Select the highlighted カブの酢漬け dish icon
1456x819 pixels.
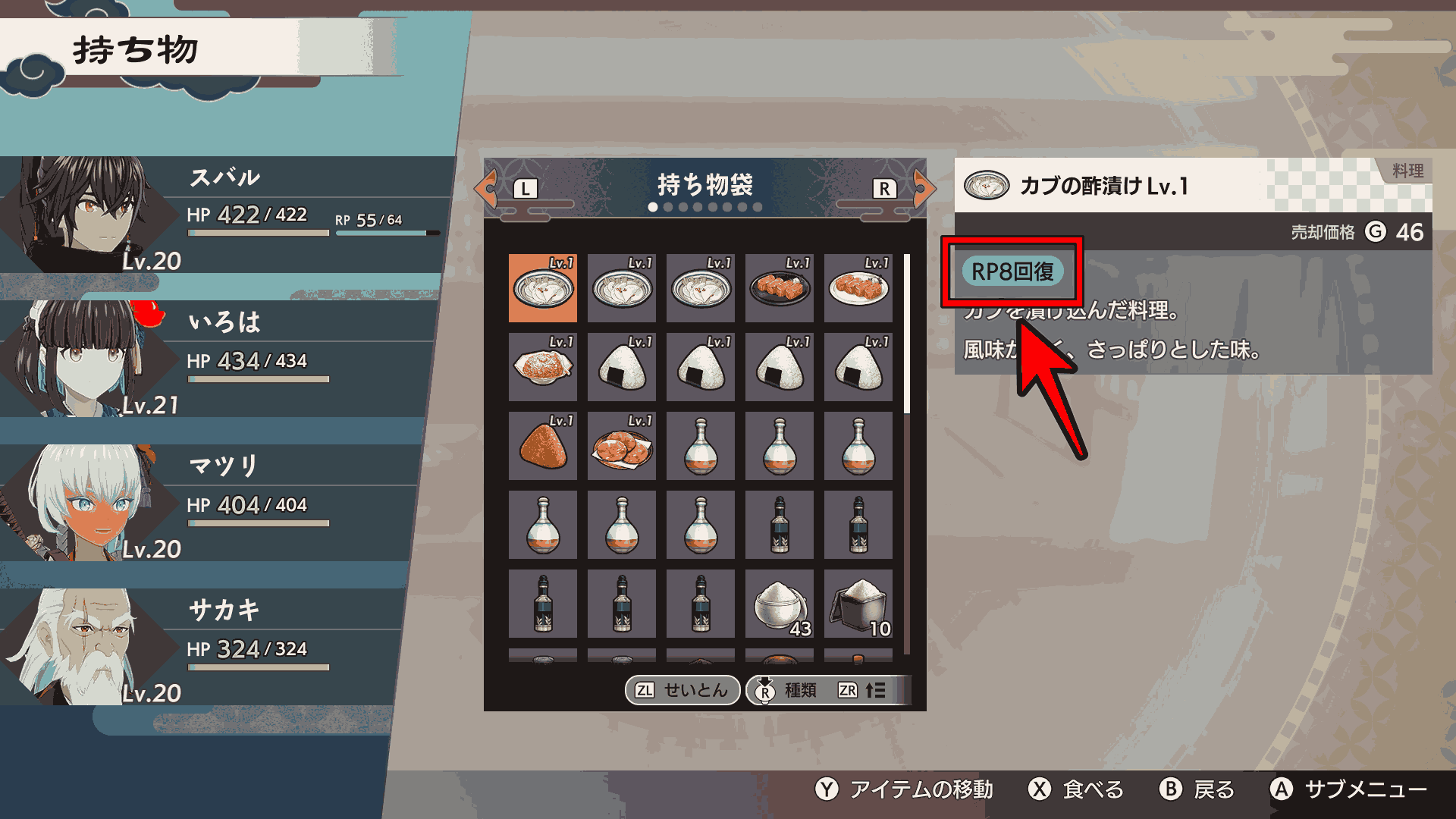click(x=542, y=288)
